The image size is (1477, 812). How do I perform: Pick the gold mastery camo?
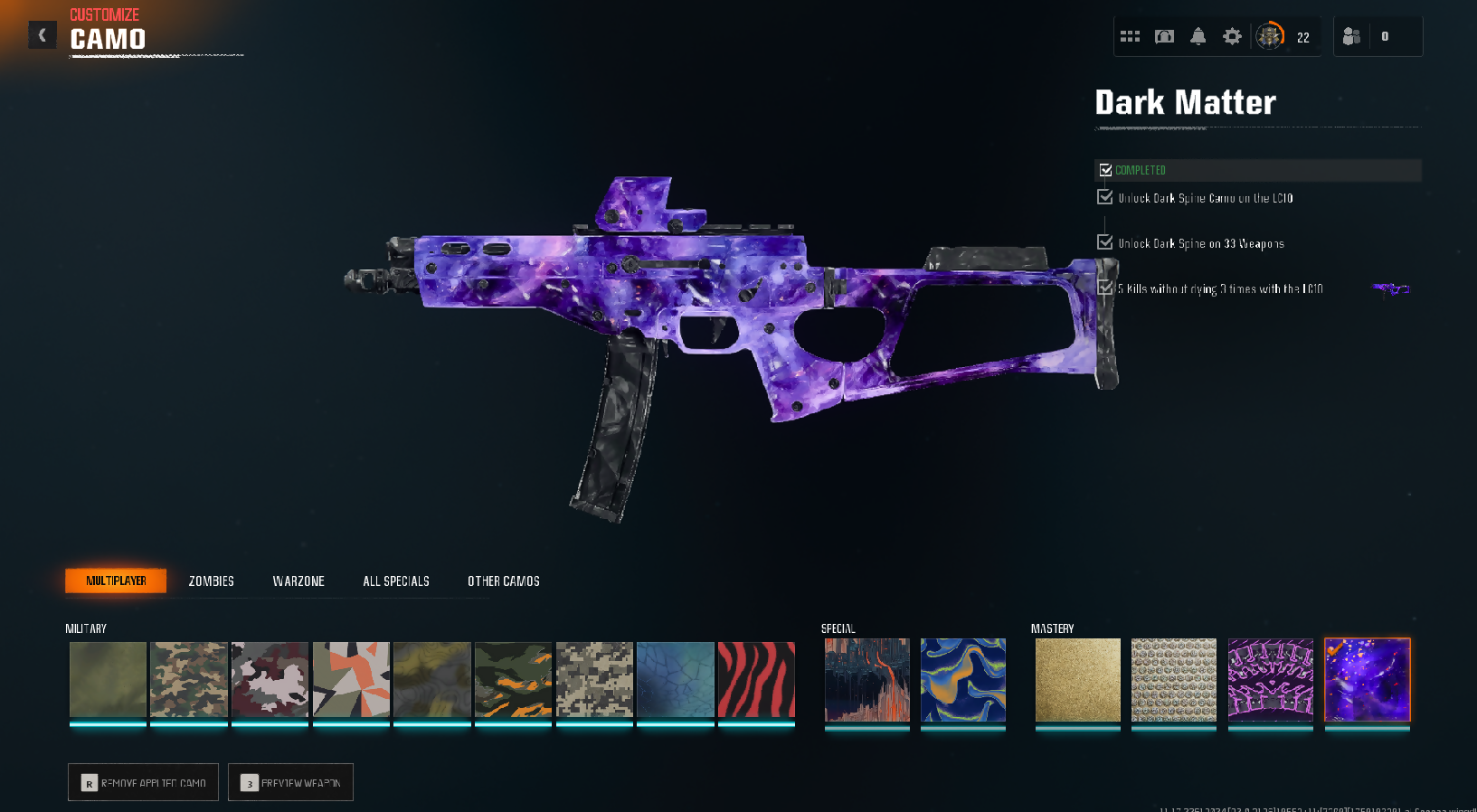click(x=1077, y=680)
